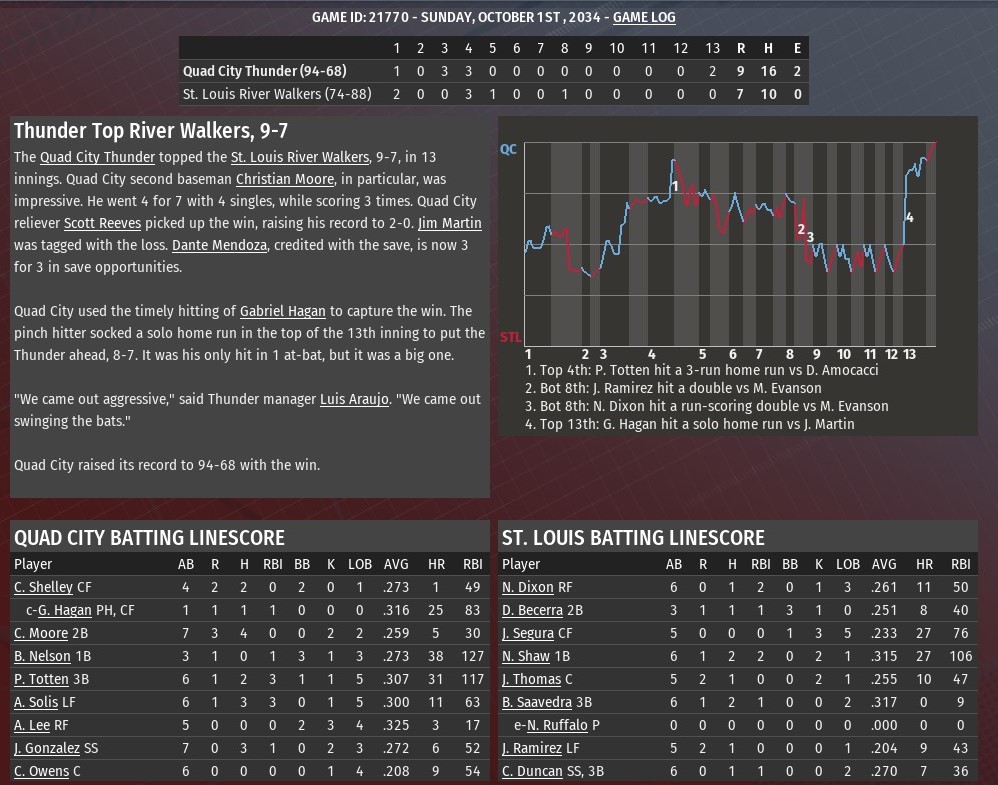Select B. Nelson in the batting linescore
The height and width of the screenshot is (785, 998).
pos(42,656)
